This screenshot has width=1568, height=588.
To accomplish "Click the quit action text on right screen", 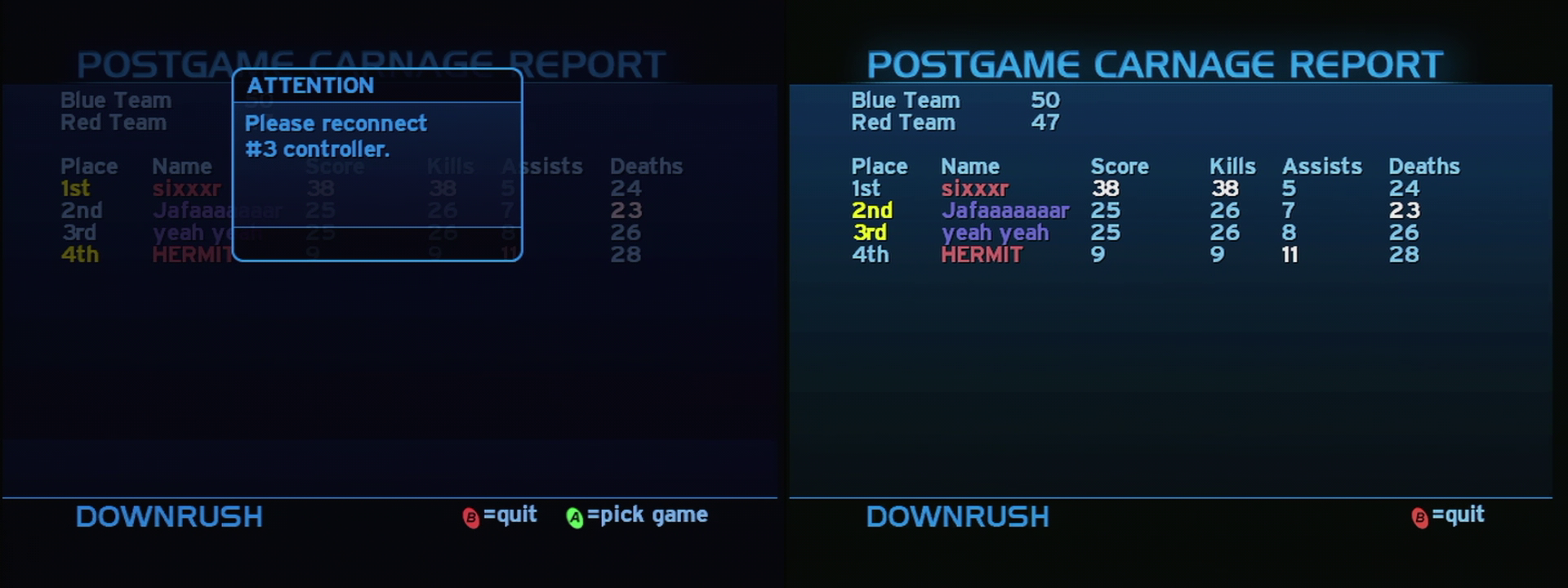I will coord(1461,514).
